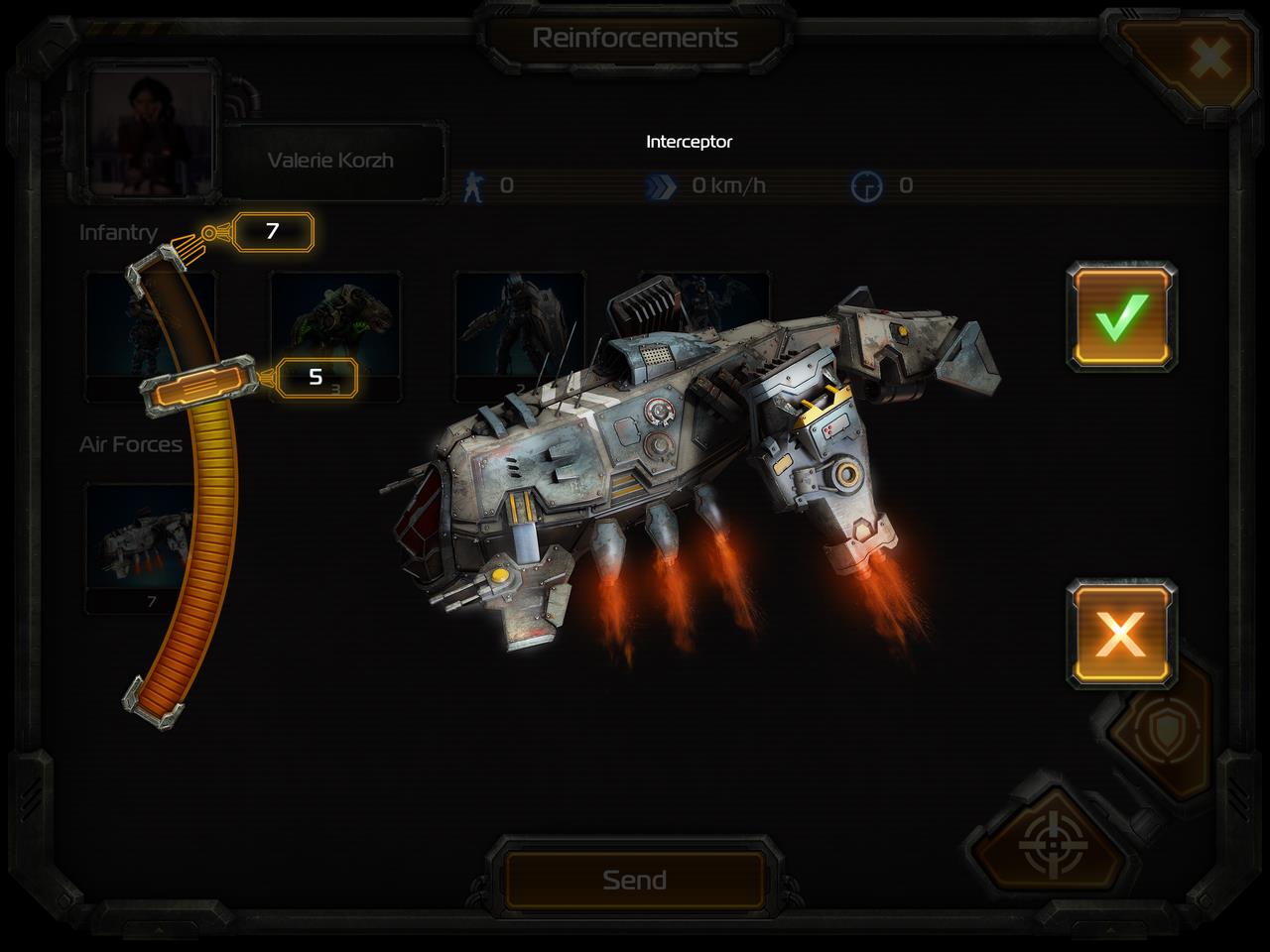The width and height of the screenshot is (1270, 952).
Task: Open the quantity badge showing 7
Action: pyautogui.click(x=272, y=231)
